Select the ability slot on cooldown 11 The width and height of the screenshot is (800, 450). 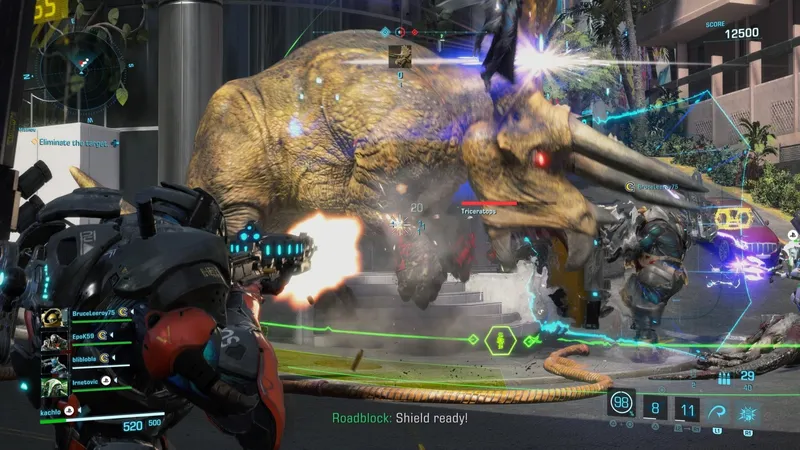coord(687,407)
